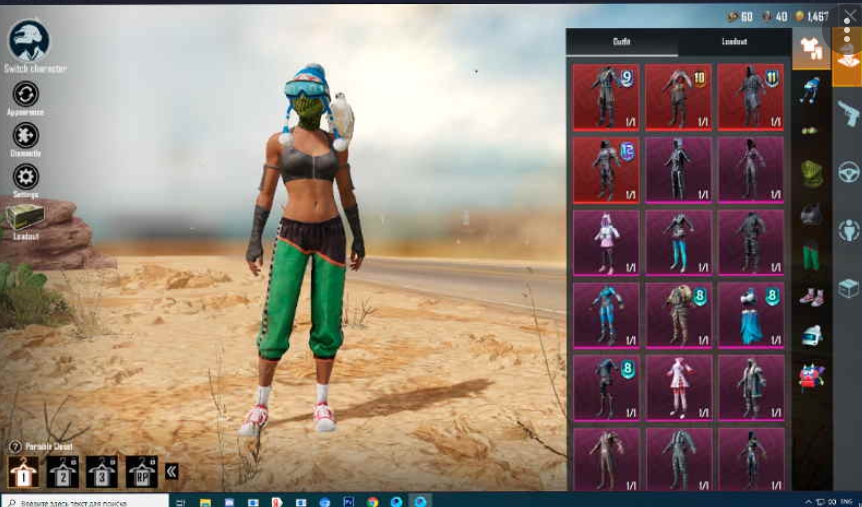862x507 pixels.
Task: Pick the blue gown outfit with 8 badge
Action: (751, 315)
